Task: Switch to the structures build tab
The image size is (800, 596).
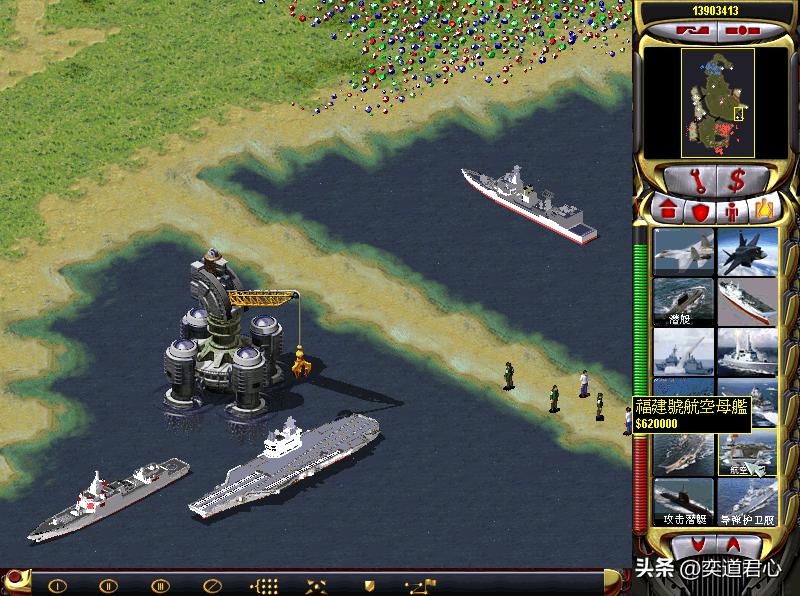Action: pos(667,211)
